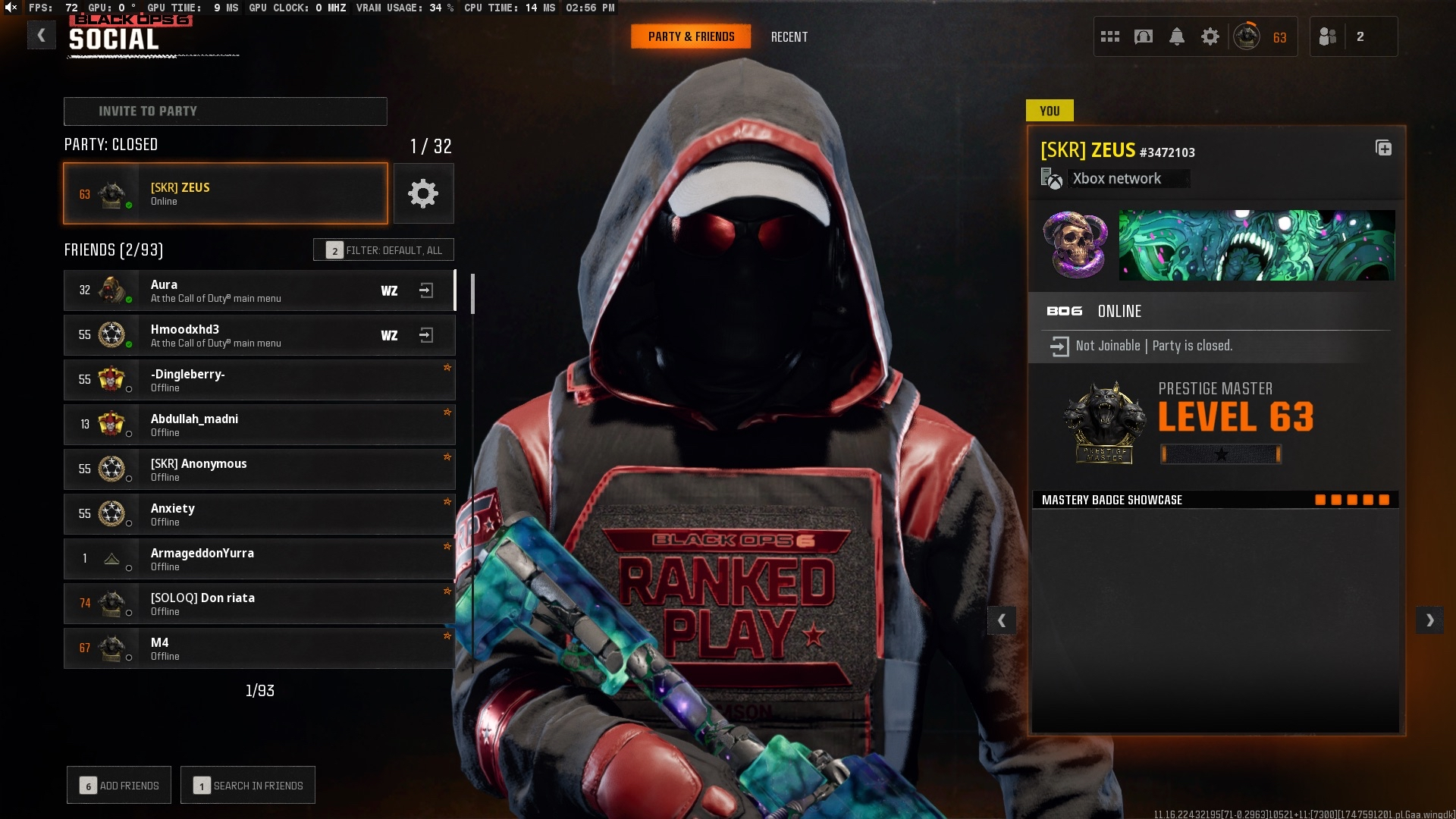Open the channels icon showing 2 members
This screenshot has width=1456, height=819.
pos(1328,36)
